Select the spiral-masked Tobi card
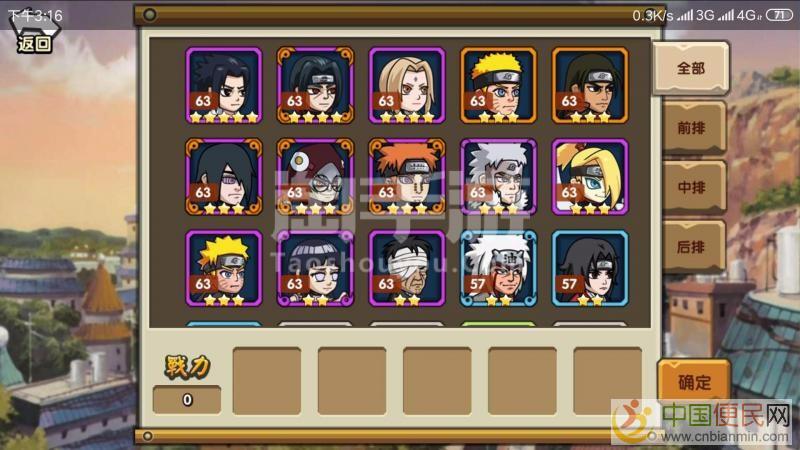Image resolution: width=800 pixels, height=450 pixels. 314,176
